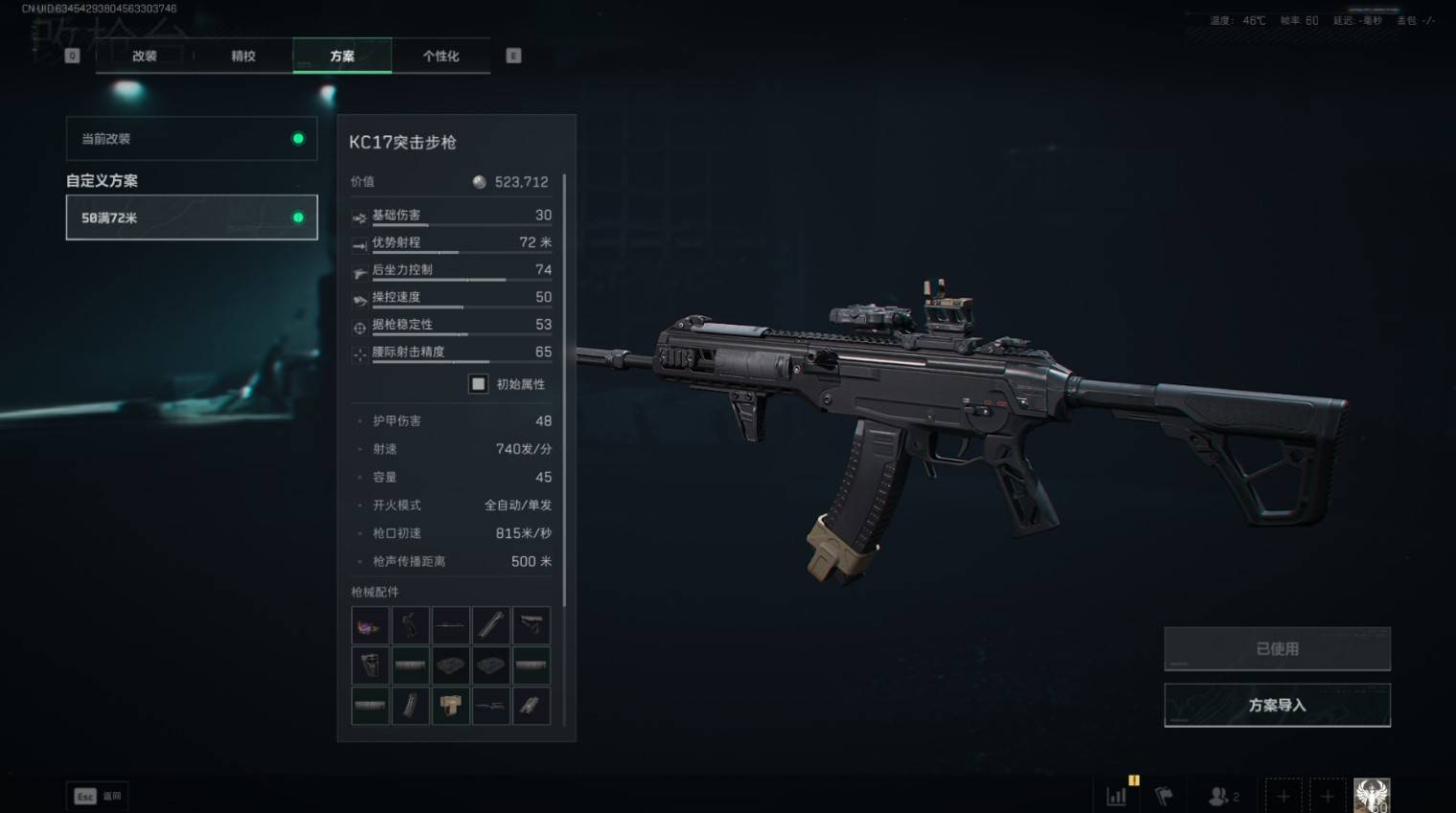Go to the 个性化 tab
This screenshot has width=1456, height=813.
[x=441, y=56]
